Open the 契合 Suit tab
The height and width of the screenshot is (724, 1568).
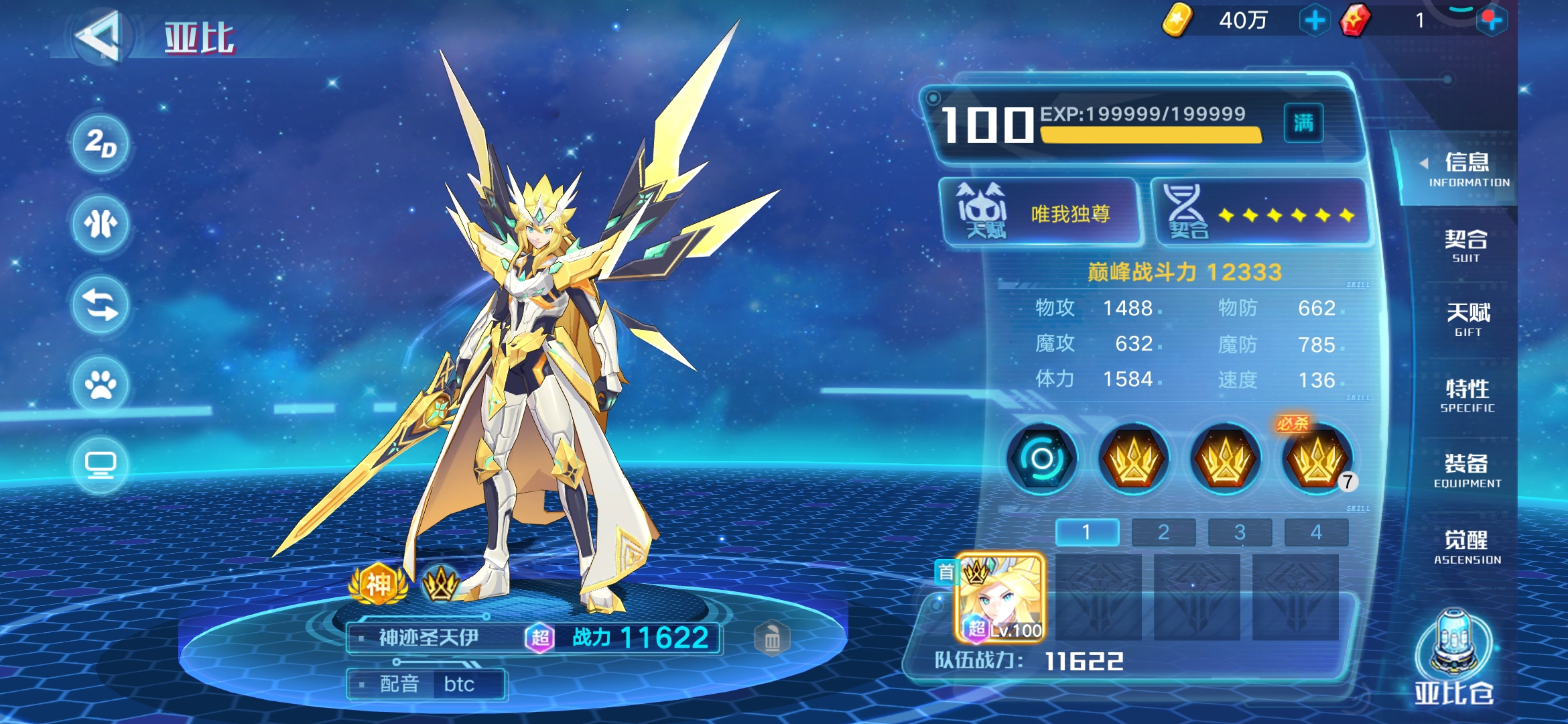tap(1466, 246)
